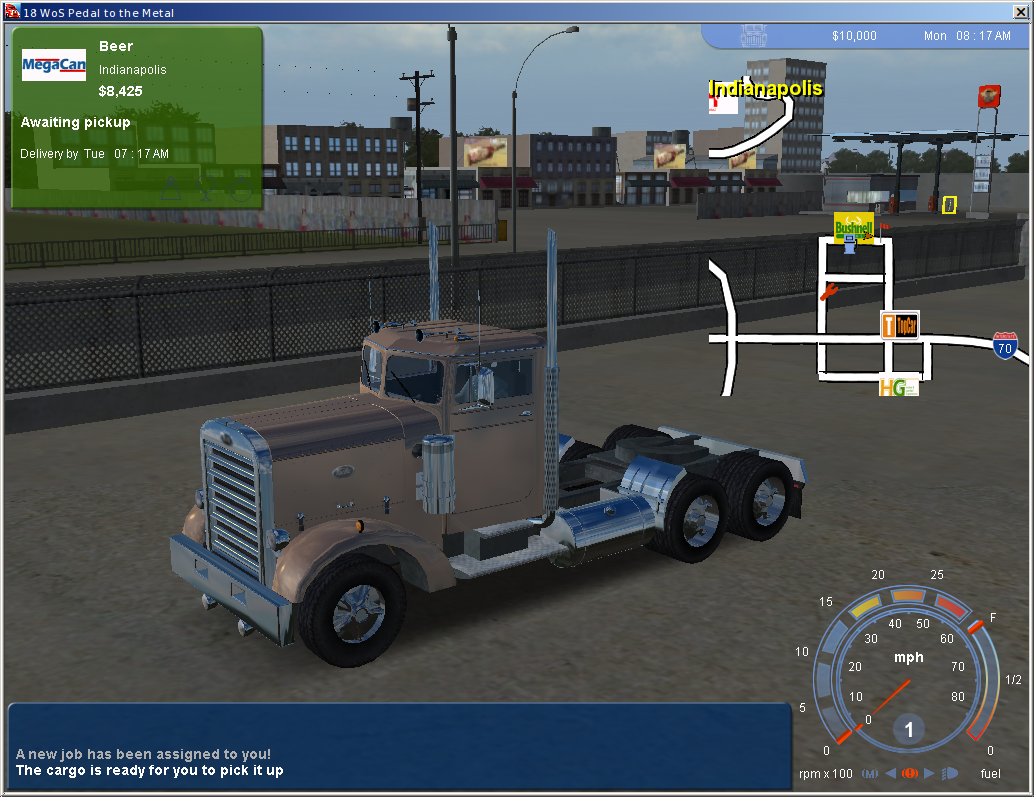Image resolution: width=1034 pixels, height=797 pixels.
Task: Click the Interstate 70 shield on map
Action: 1005,346
